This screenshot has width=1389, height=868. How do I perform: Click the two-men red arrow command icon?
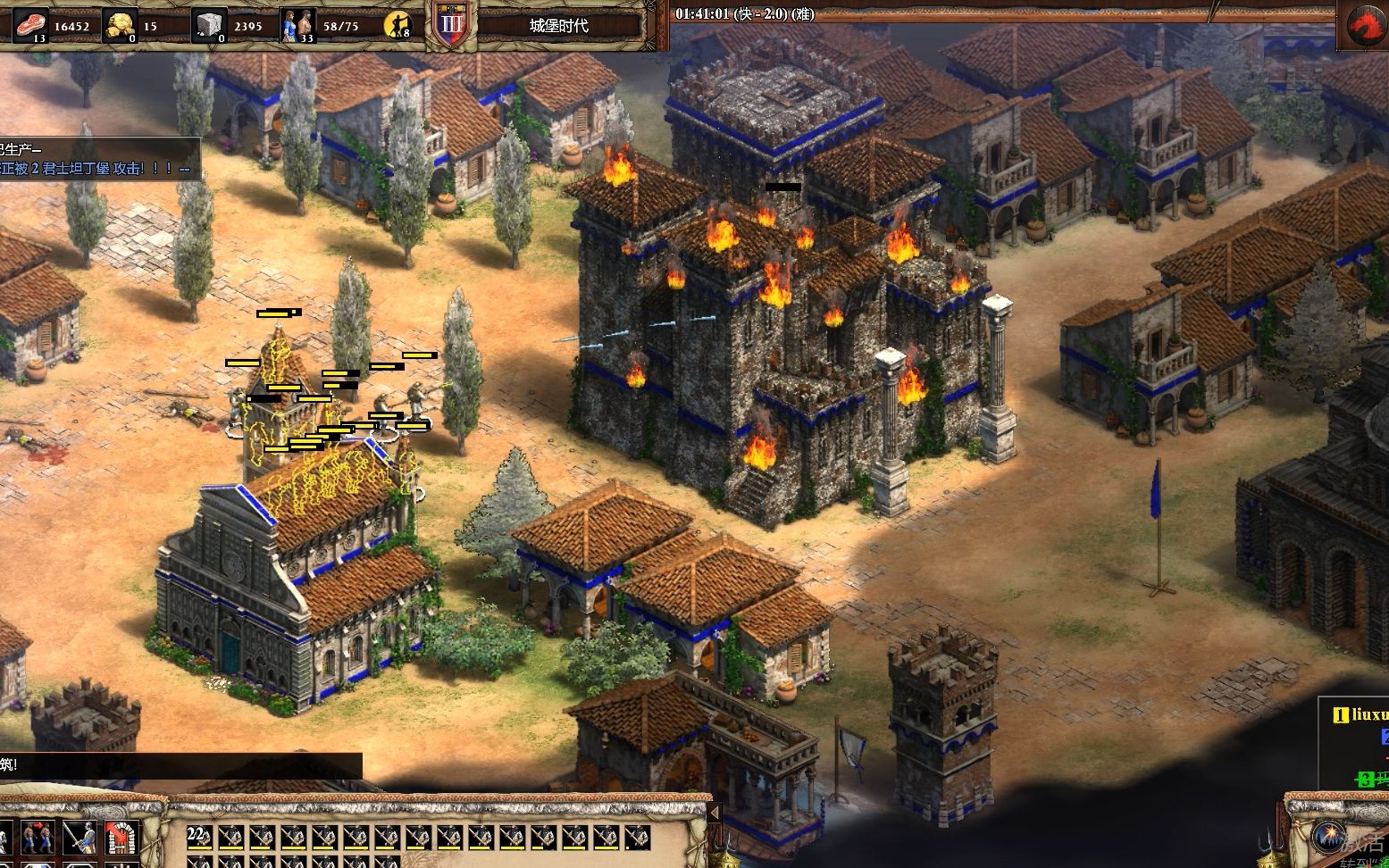[37, 838]
